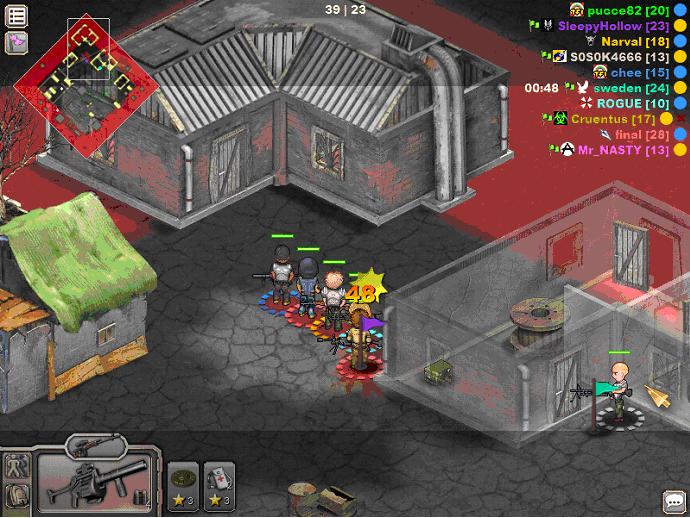Click the pink flag button
Screen dimensions: 690x518
coord(16,42)
